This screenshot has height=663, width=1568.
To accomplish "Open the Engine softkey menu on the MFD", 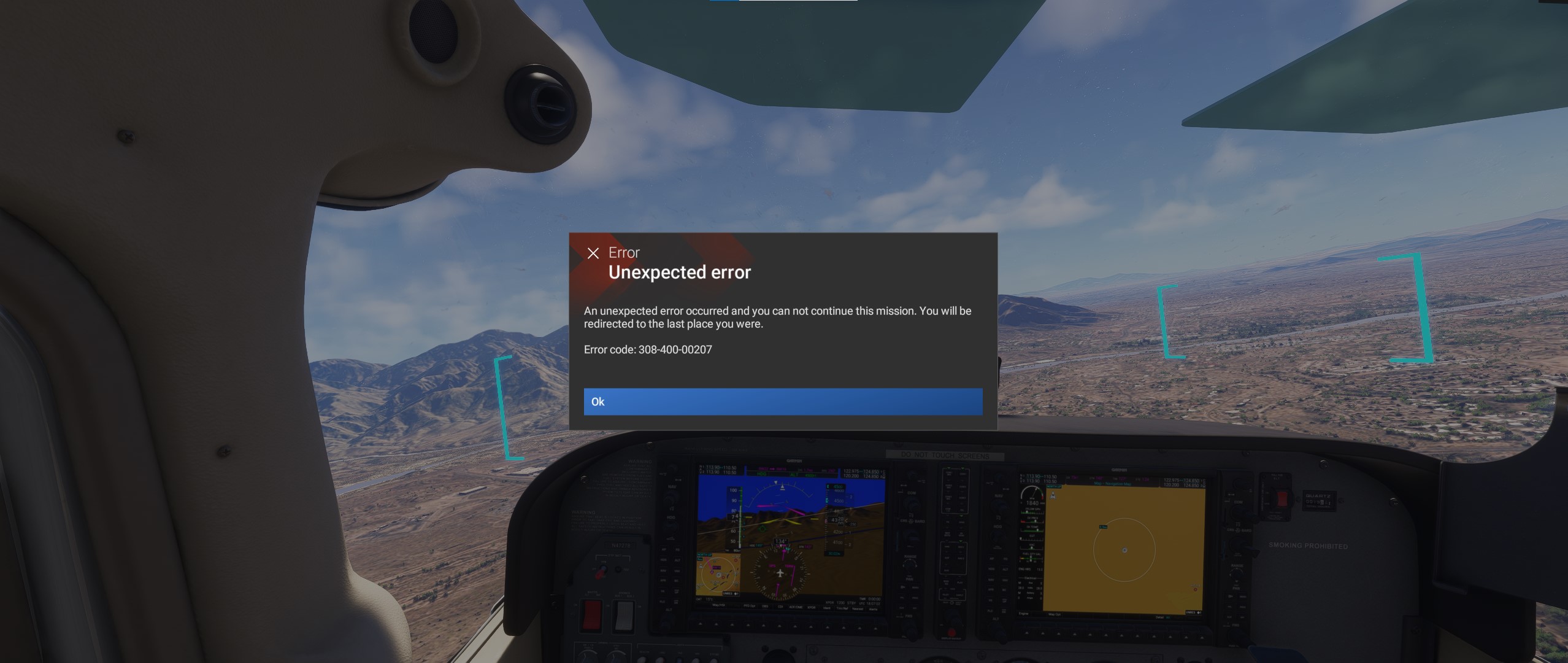I will click(1024, 614).
